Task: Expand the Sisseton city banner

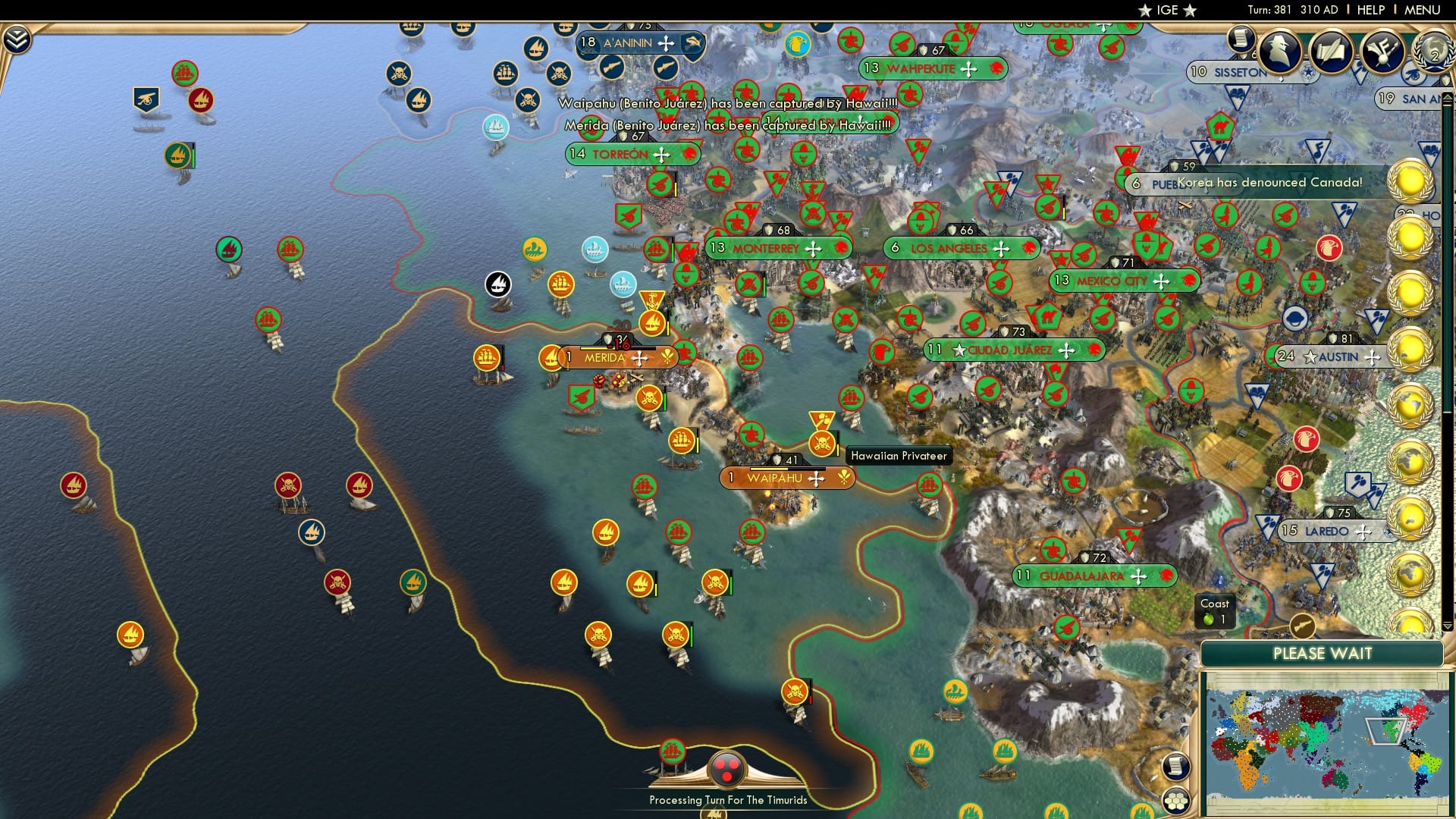Action: [x=1229, y=71]
